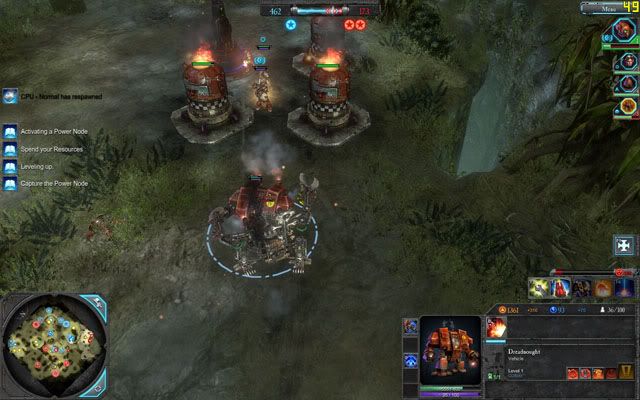The width and height of the screenshot is (640, 400).
Task: Activate the red and blue figure ability
Action: [x=560, y=288]
